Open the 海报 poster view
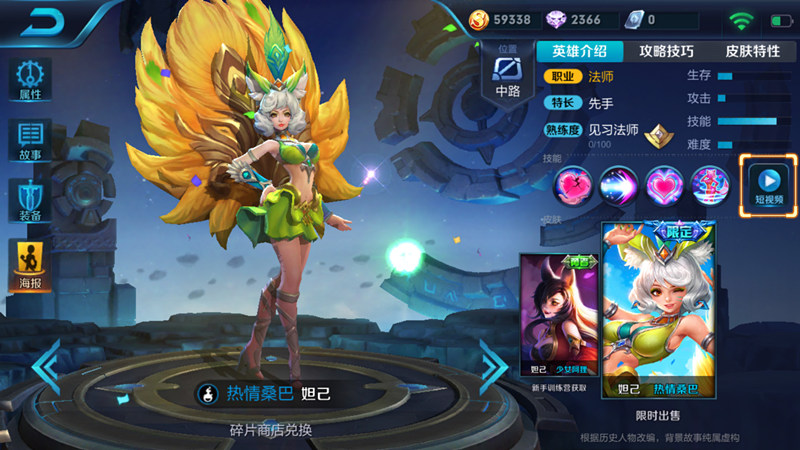 tap(30, 265)
